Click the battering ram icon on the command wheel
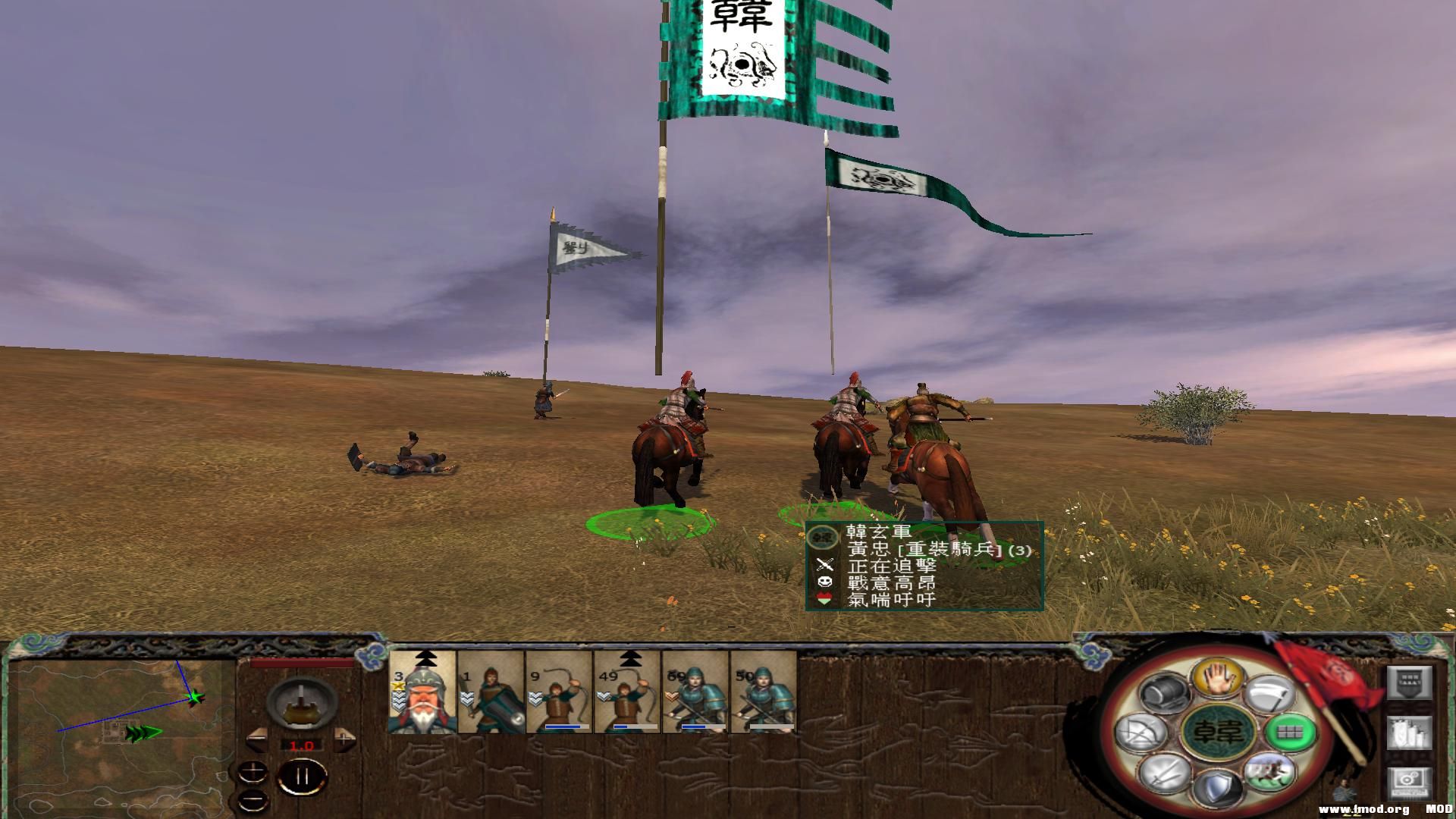This screenshot has height=819, width=1456. (x=1164, y=694)
